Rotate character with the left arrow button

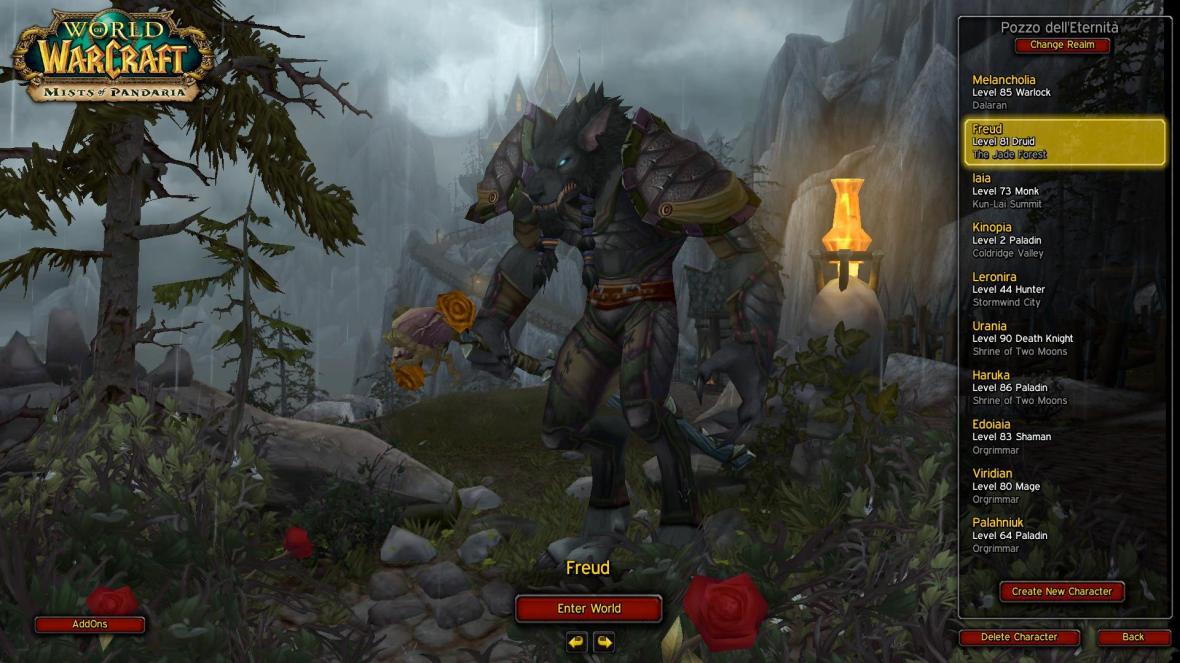coord(575,641)
